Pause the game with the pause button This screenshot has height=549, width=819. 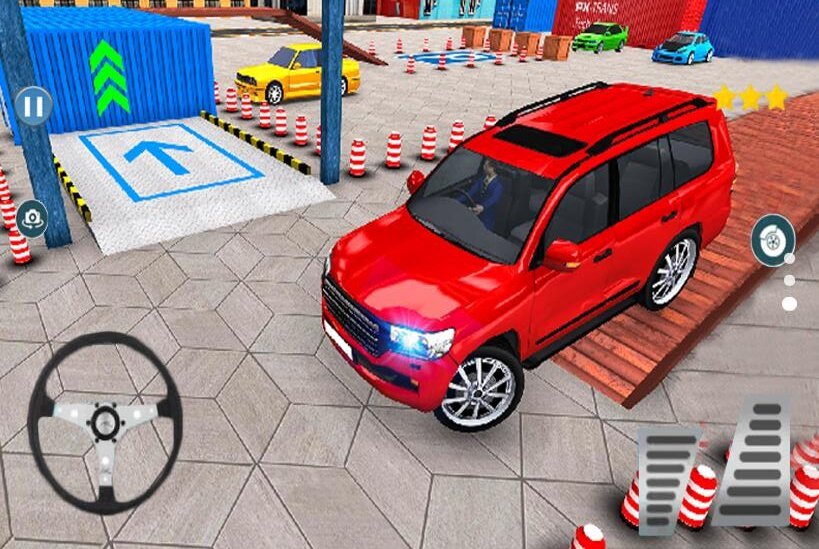[x=34, y=105]
